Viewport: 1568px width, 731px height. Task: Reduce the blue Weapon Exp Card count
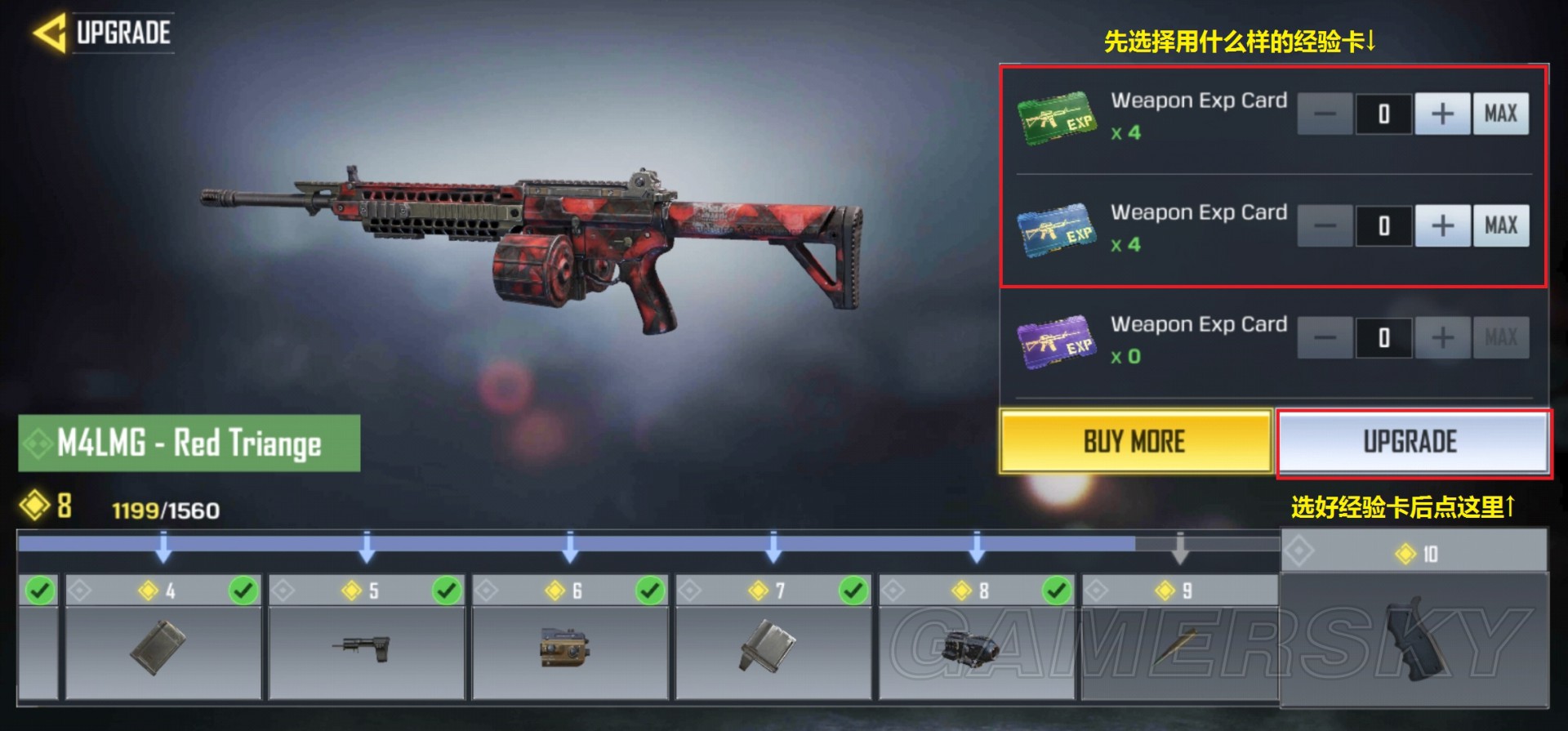click(x=1325, y=225)
